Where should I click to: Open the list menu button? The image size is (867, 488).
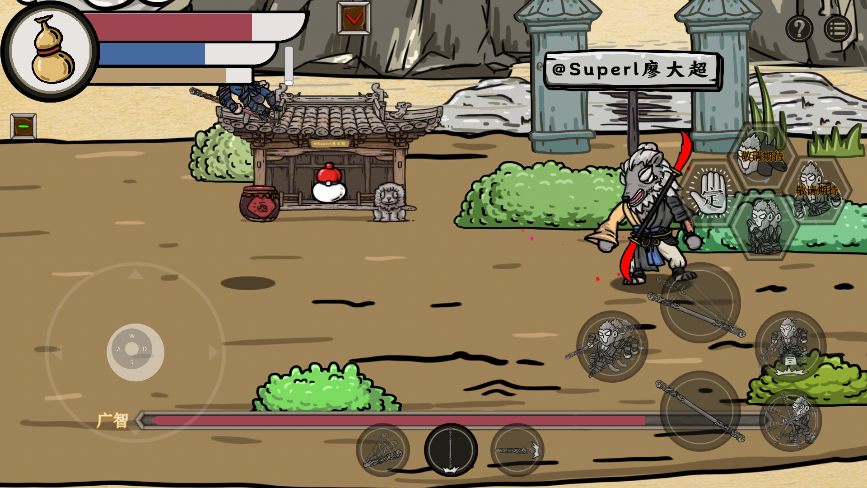(838, 28)
